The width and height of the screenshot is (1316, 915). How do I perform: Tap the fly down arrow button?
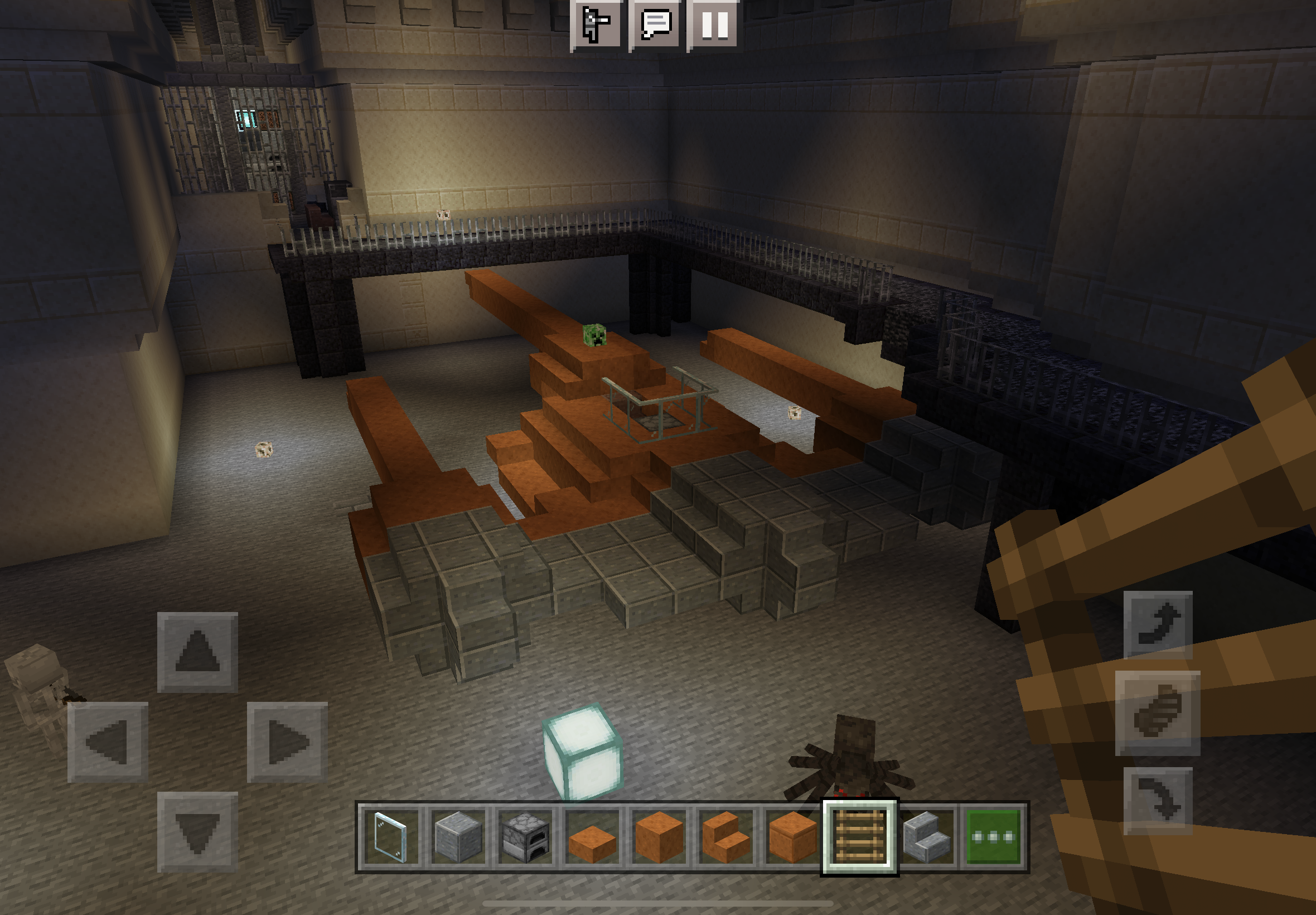[1157, 800]
